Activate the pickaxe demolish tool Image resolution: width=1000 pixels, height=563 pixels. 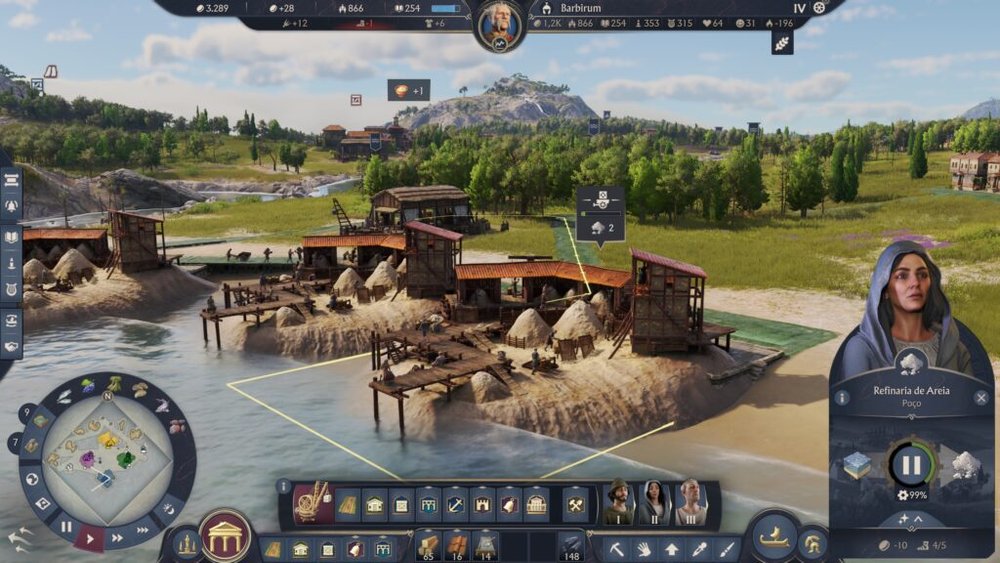(617, 549)
